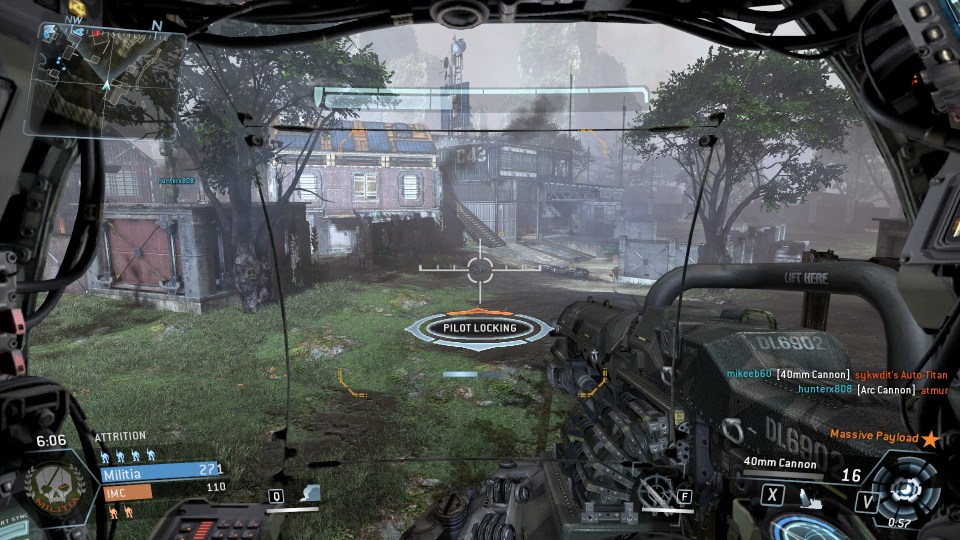Click the Pilot Locking indicator
The image size is (960, 540).
(480, 327)
